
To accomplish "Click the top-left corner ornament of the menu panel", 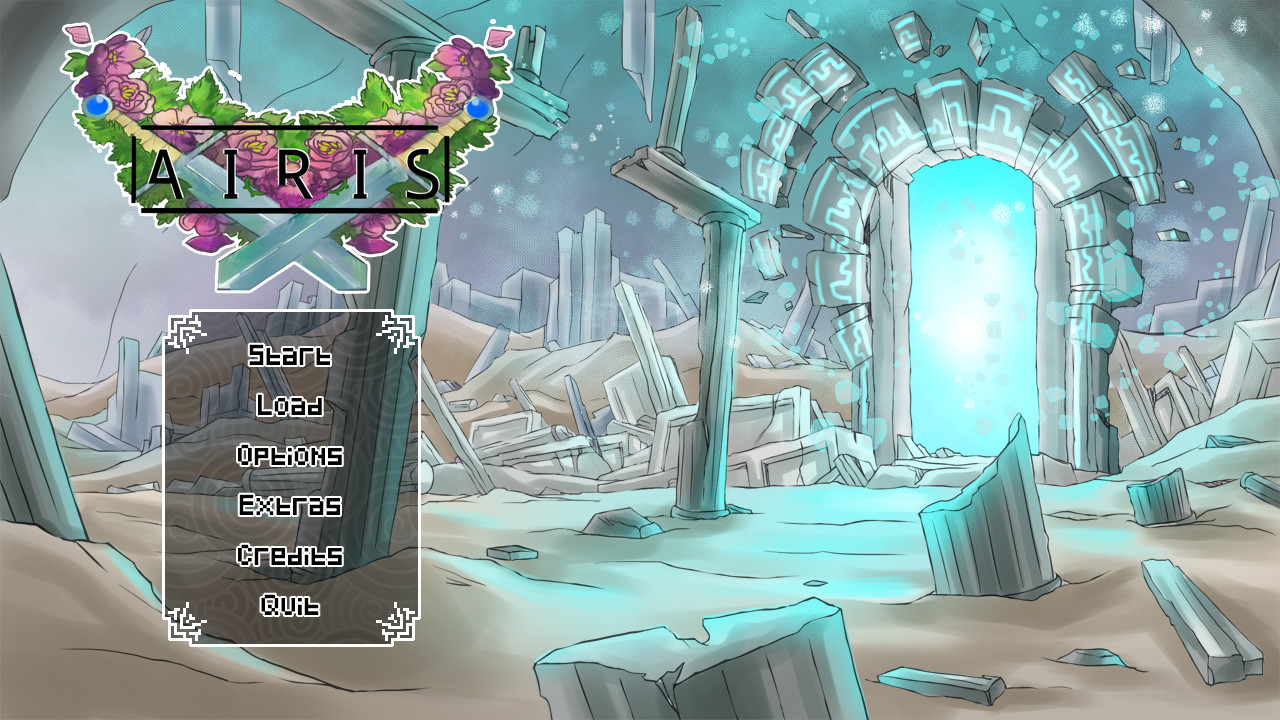I will tap(184, 330).
